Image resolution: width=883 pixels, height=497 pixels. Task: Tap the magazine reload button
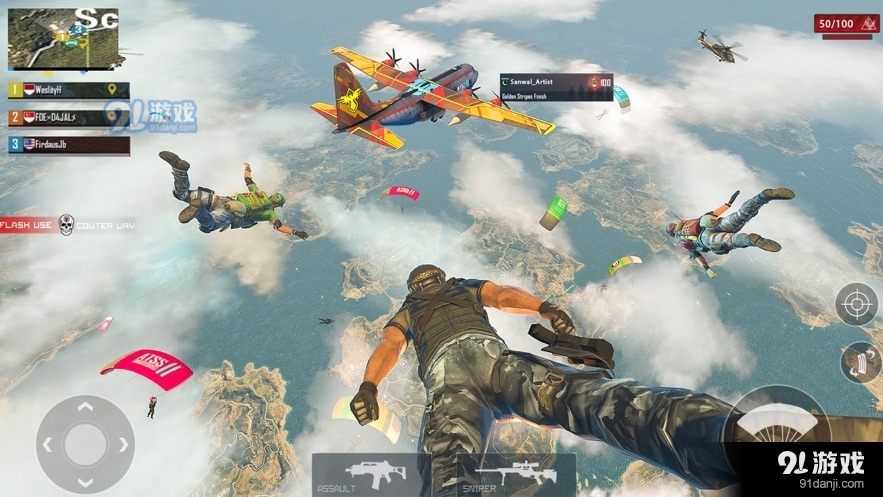tap(859, 363)
